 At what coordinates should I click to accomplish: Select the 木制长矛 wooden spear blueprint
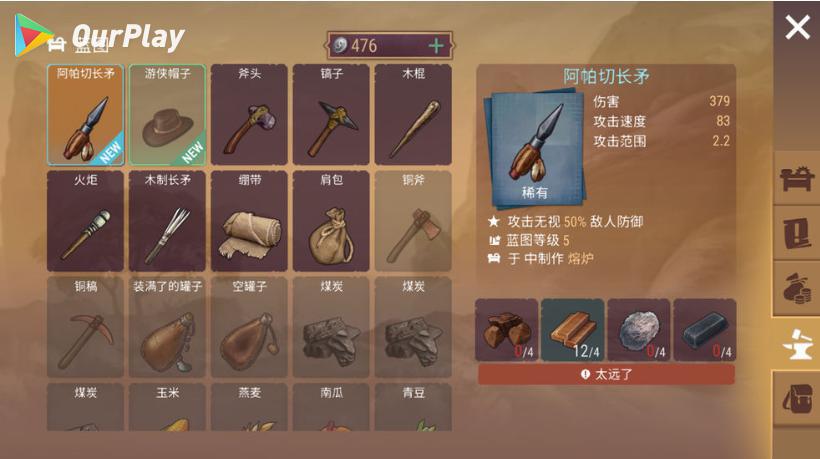[168, 221]
